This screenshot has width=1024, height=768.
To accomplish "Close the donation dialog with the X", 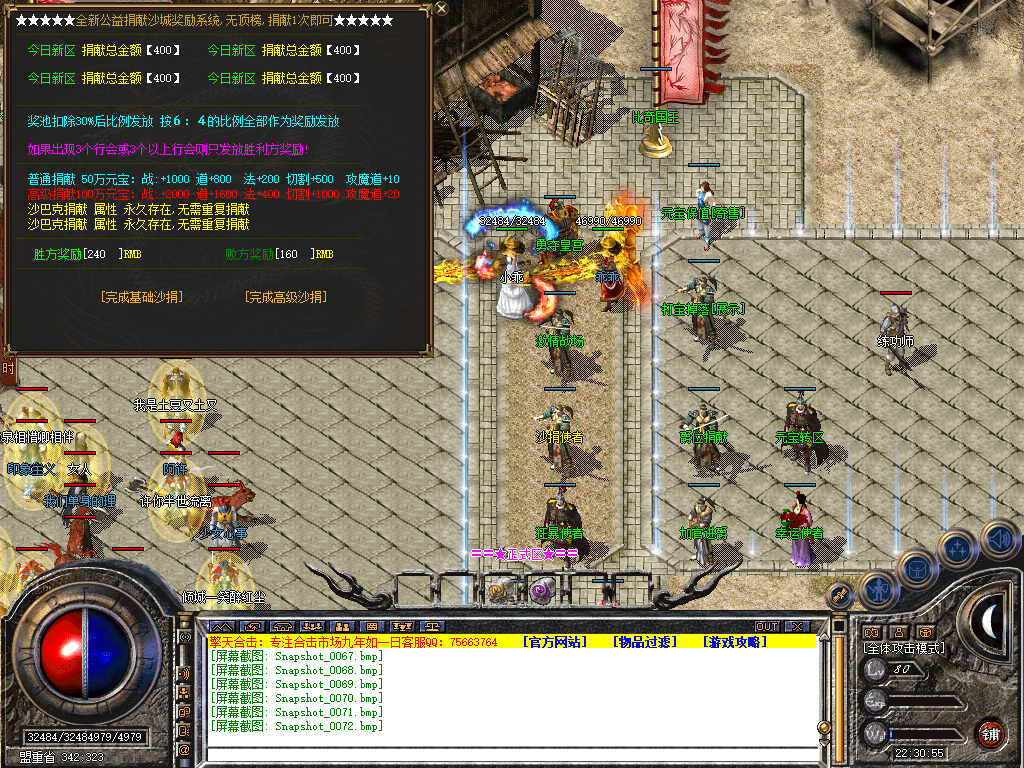I will (442, 9).
